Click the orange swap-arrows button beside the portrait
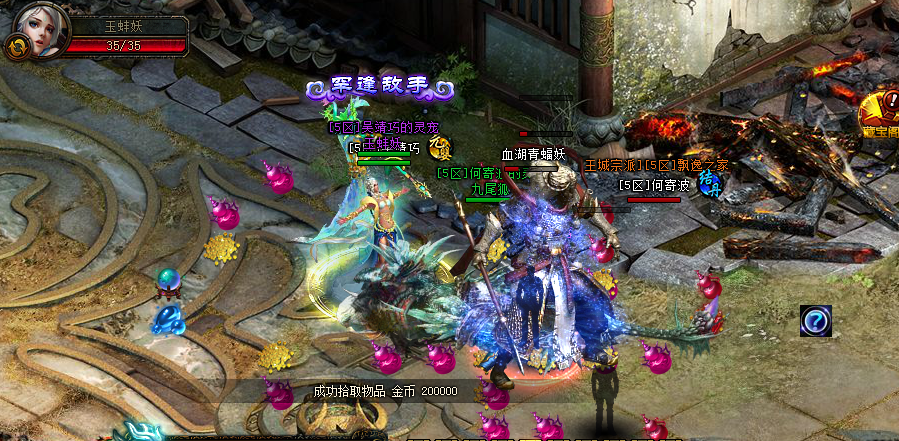This screenshot has width=899, height=441. pyautogui.click(x=16, y=46)
